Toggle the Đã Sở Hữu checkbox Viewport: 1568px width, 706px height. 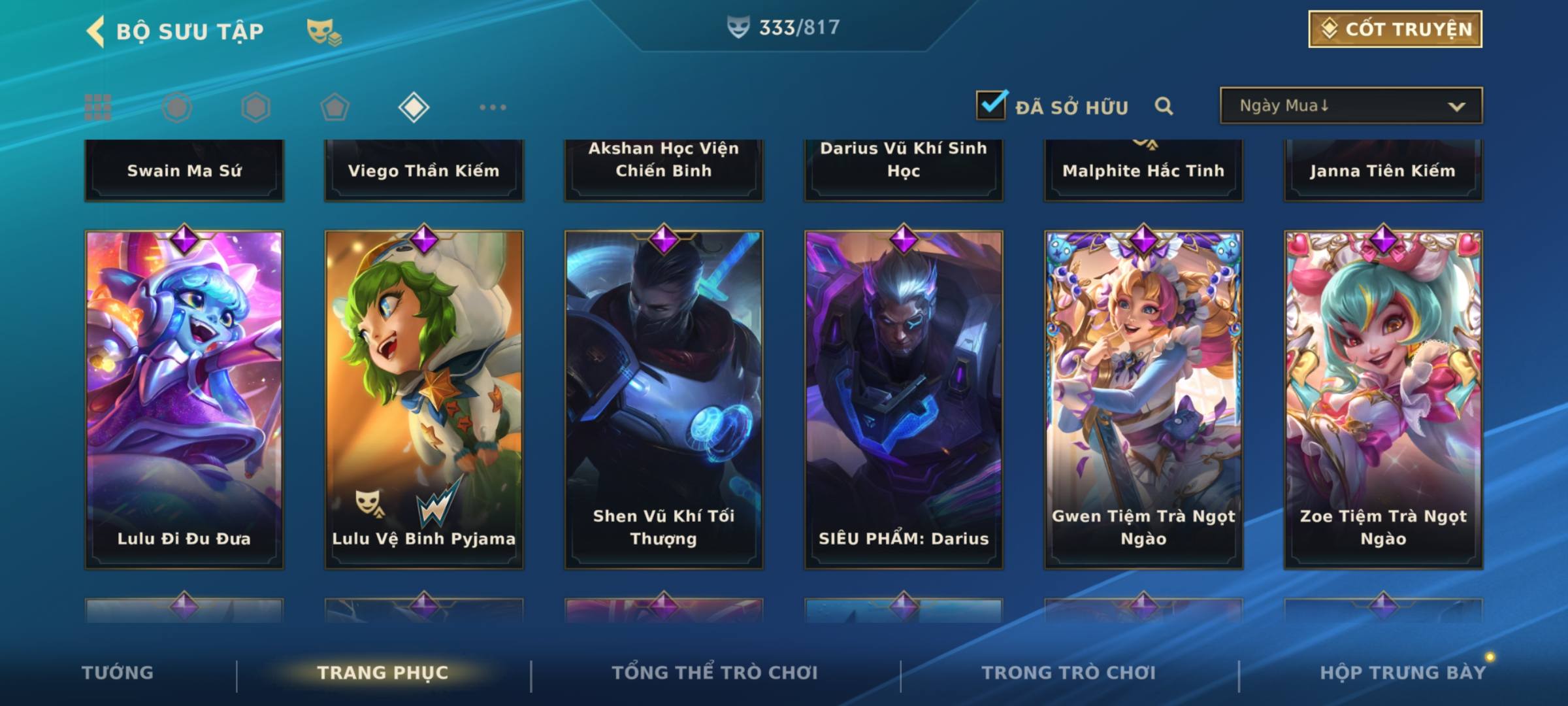991,105
